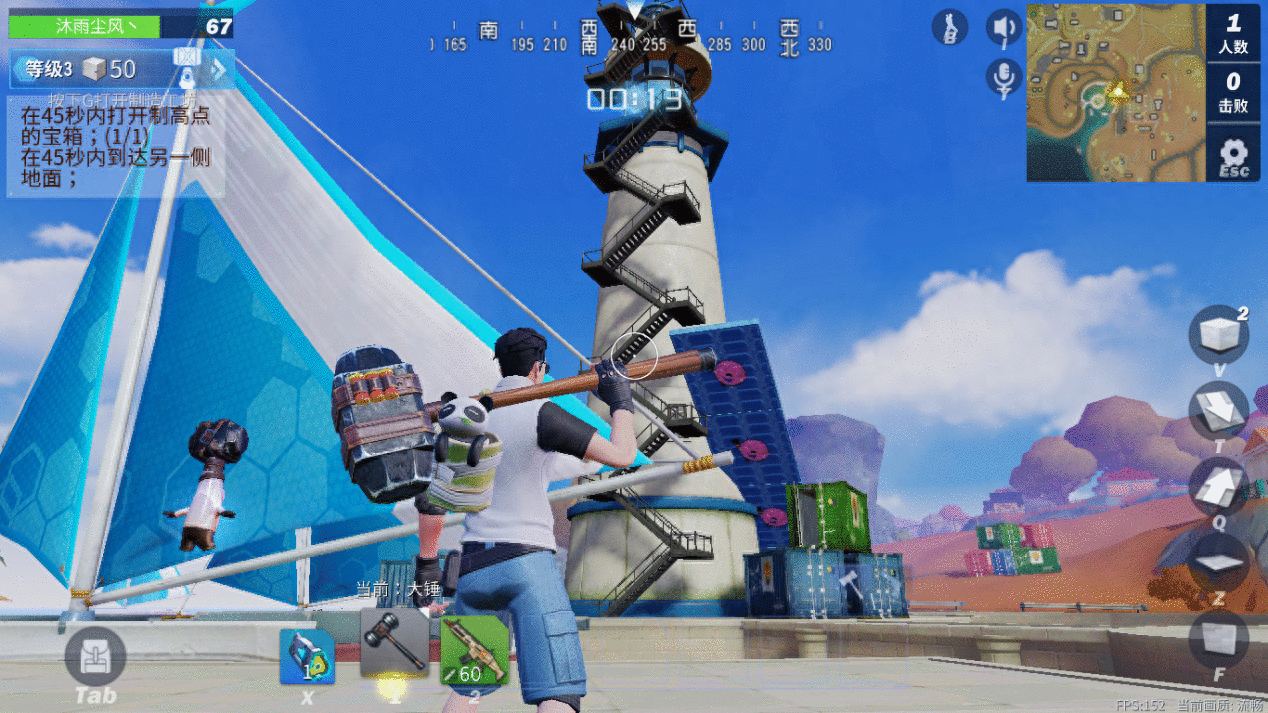
Task: Choose the wall build piece
Action: (1218, 637)
